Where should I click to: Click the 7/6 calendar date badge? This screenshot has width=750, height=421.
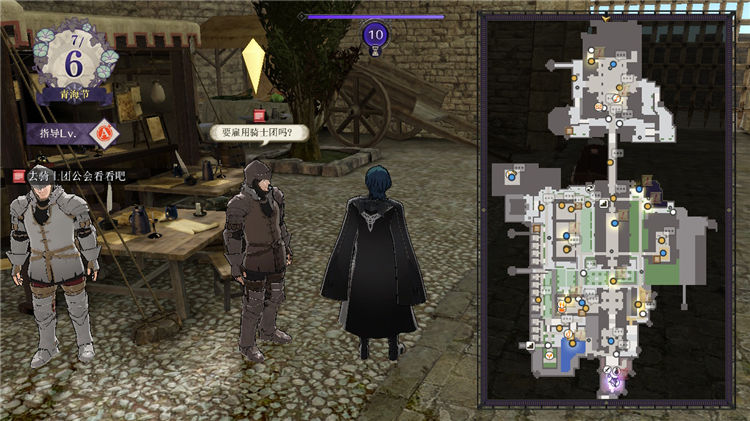click(x=72, y=60)
